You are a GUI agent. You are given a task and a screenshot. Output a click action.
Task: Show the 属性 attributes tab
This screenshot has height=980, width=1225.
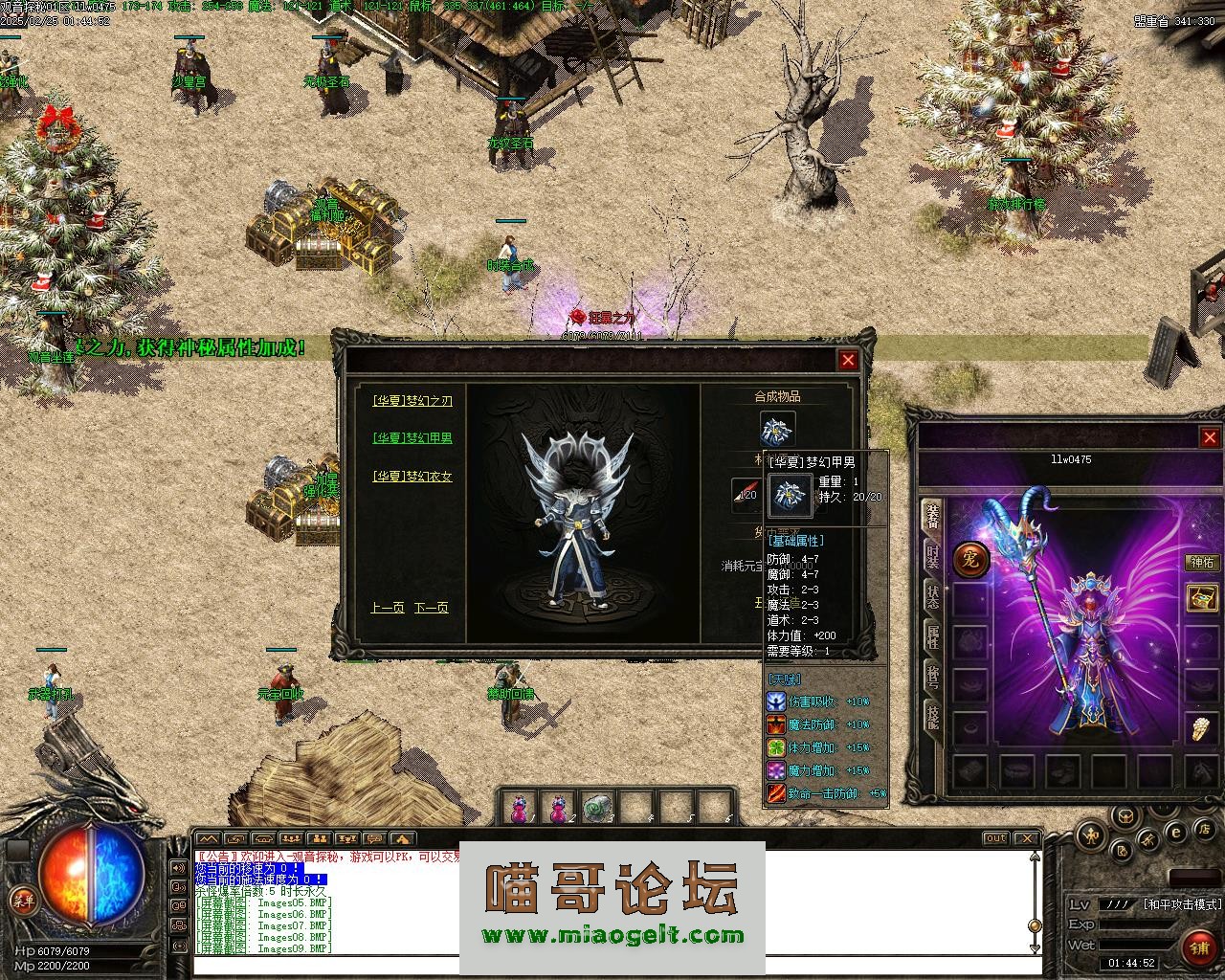[932, 635]
